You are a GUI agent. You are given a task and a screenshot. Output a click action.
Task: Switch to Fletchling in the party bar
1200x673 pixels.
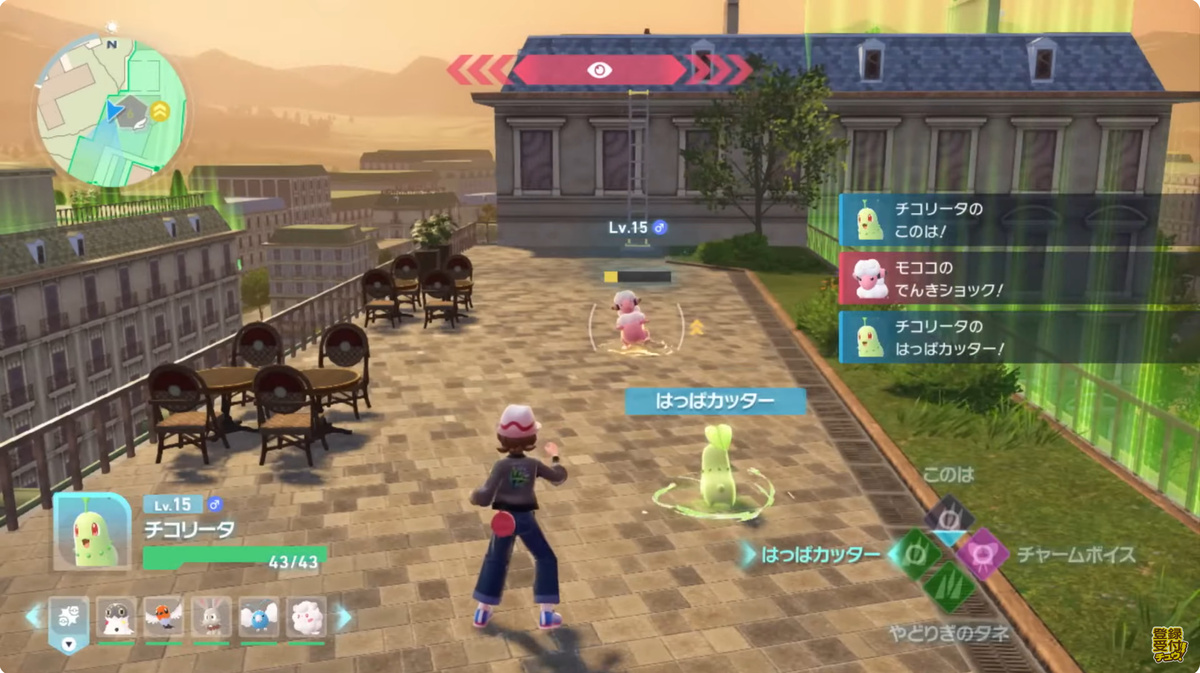coord(164,618)
